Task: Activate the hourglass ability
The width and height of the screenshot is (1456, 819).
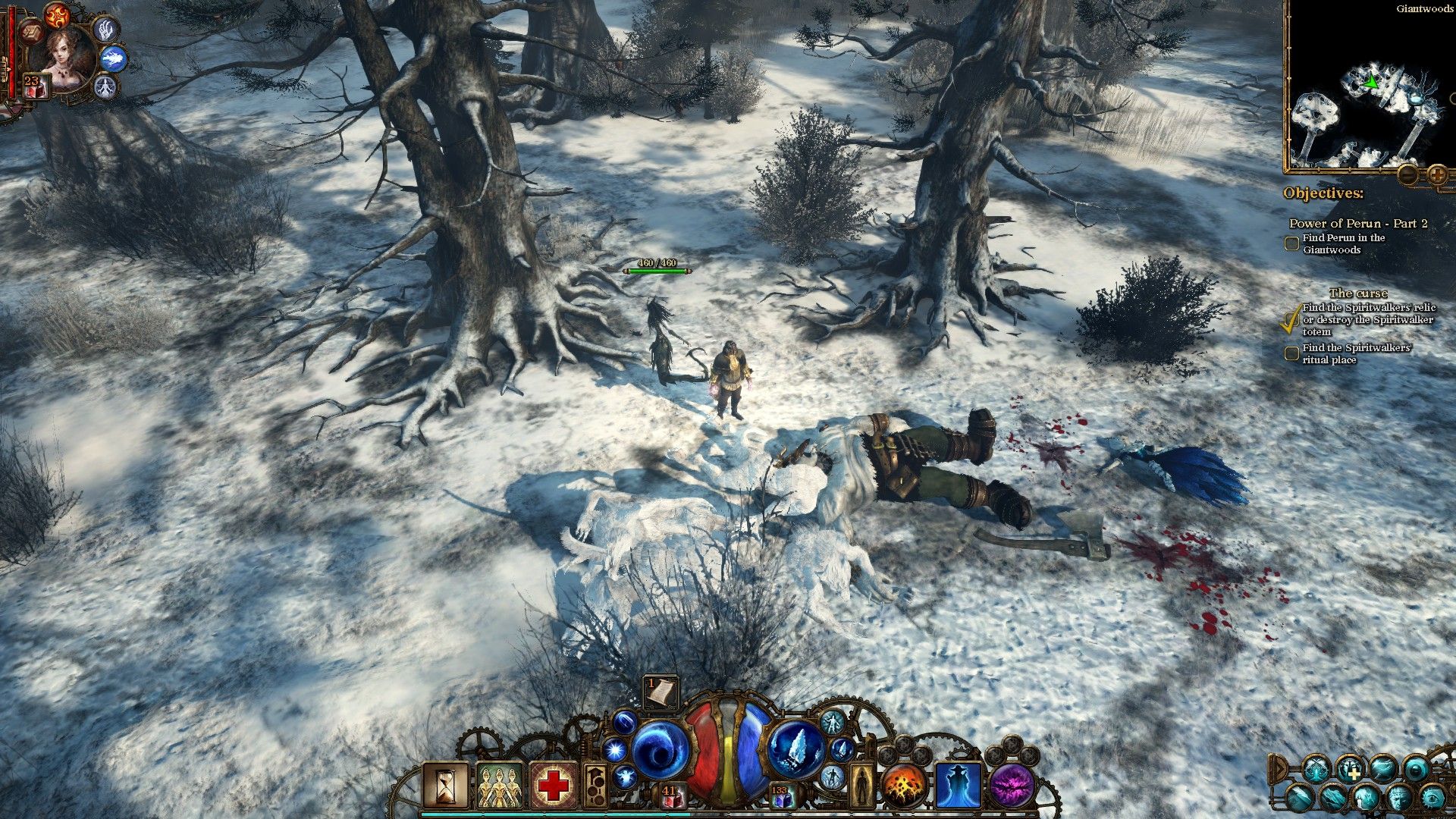Action: click(x=447, y=785)
